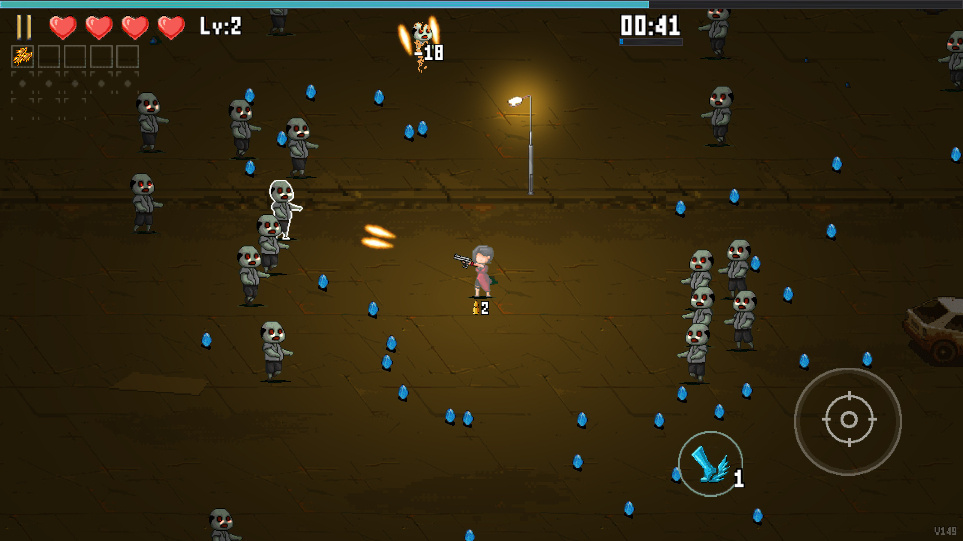Tap the crosshair aim fire button
This screenshot has width=963, height=541.
coord(848,421)
